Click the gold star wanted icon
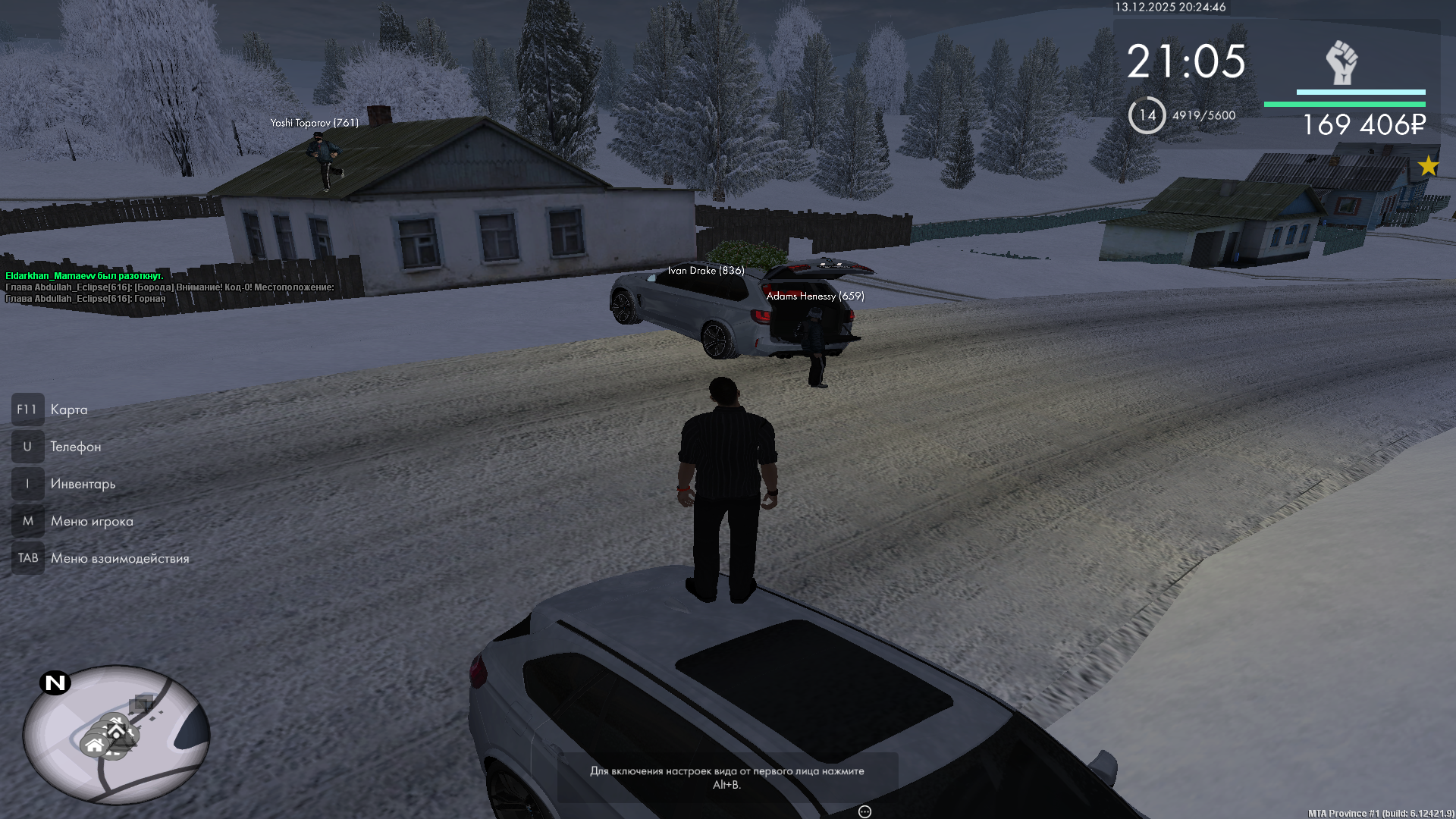Screen dimensions: 1456x819 coord(1428,166)
